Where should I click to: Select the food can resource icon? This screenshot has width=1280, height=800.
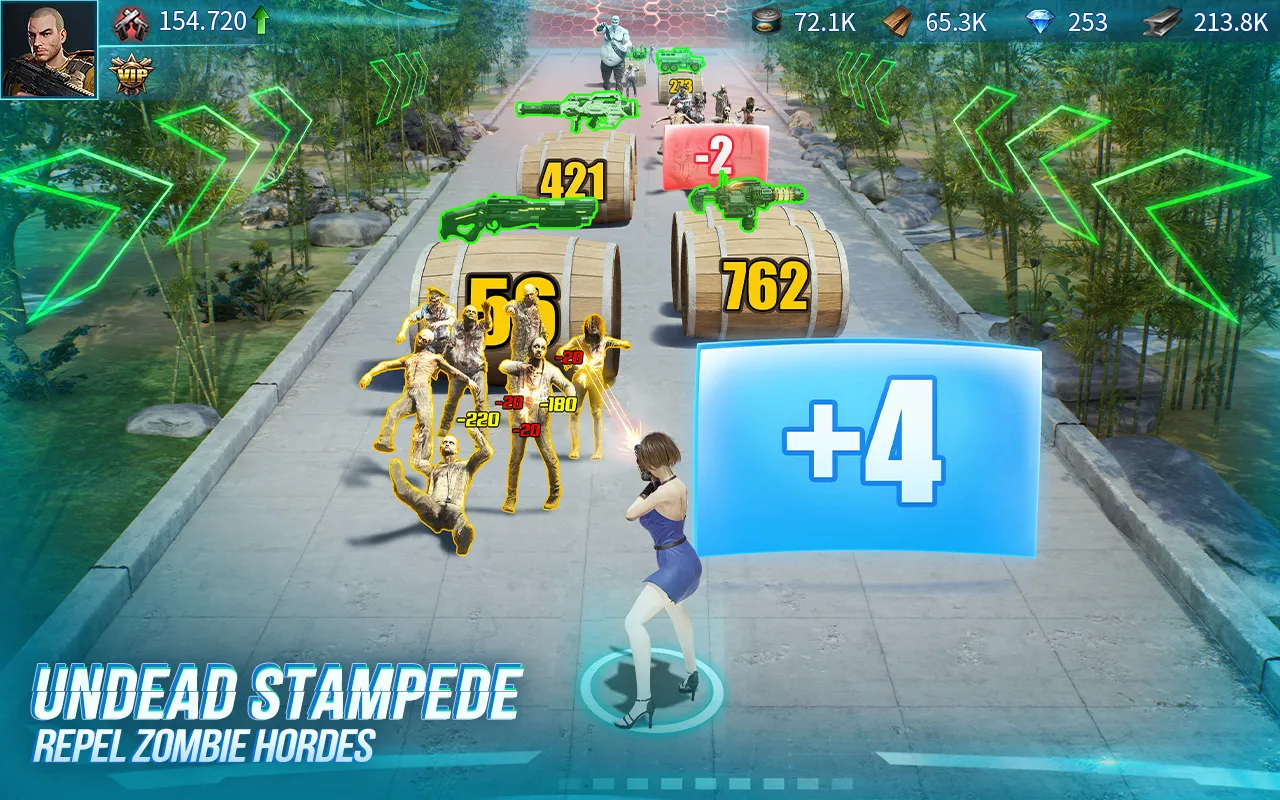[768, 22]
